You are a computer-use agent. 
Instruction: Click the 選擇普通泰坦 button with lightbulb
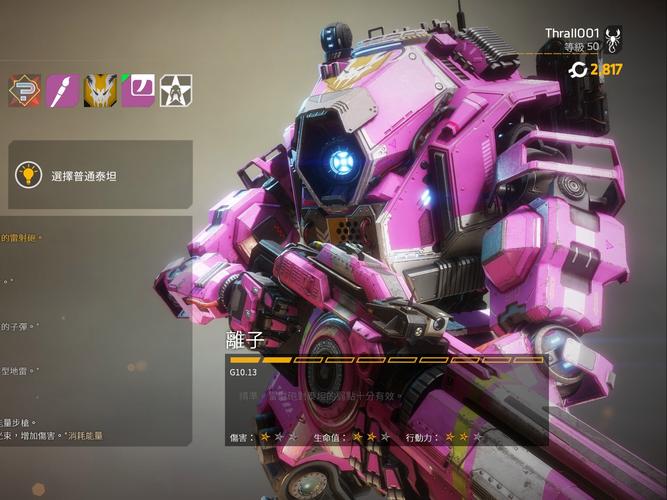[100, 175]
